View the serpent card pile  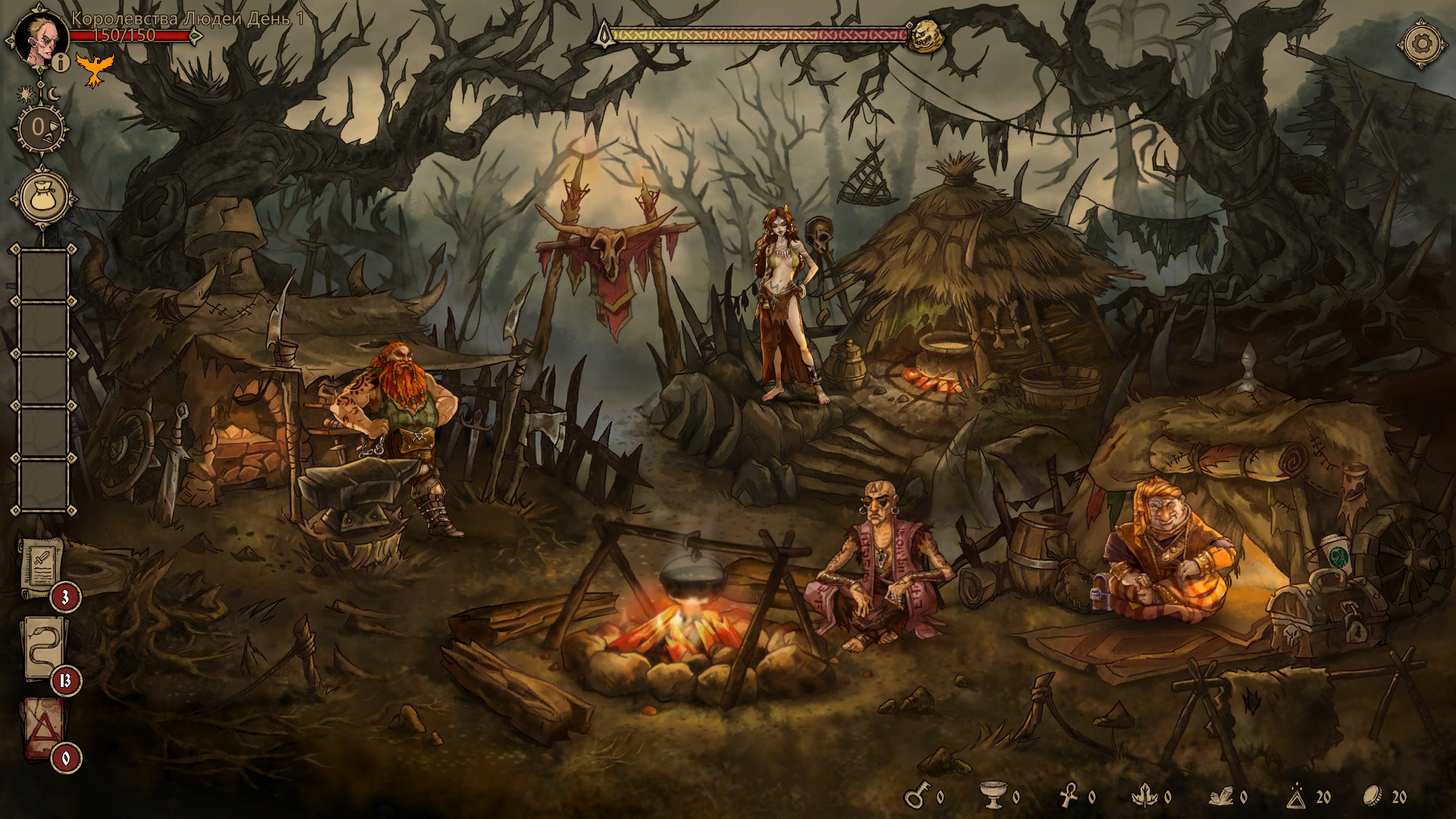(44, 650)
